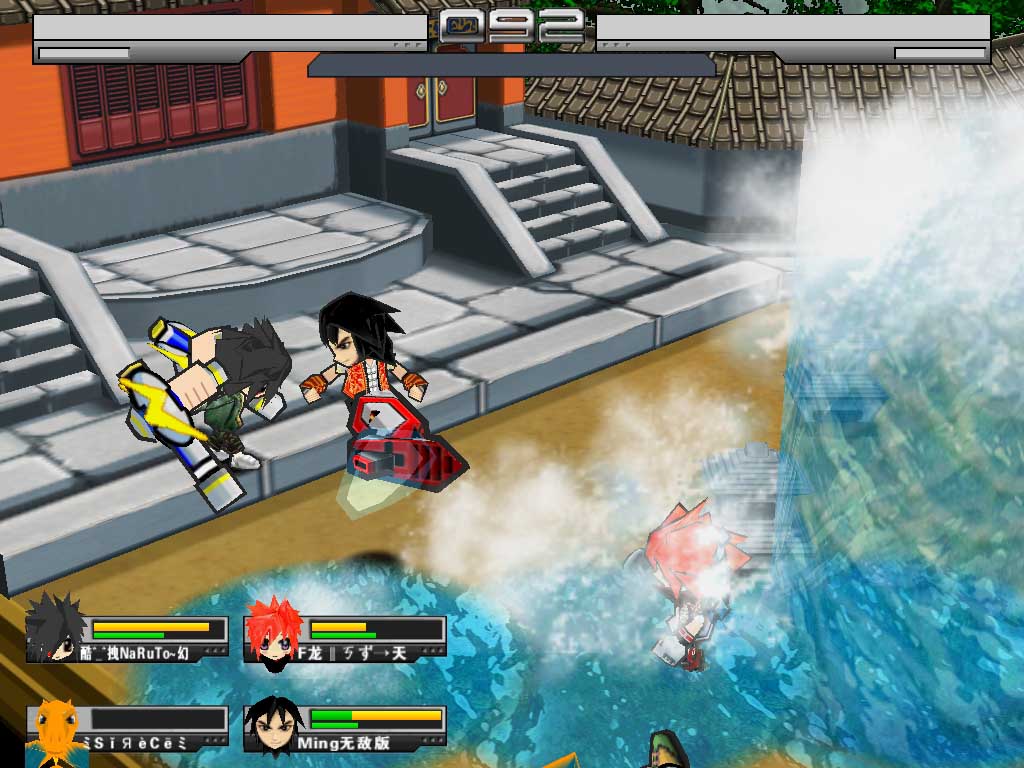Select the Ming player's black-haired portrait

point(272,727)
